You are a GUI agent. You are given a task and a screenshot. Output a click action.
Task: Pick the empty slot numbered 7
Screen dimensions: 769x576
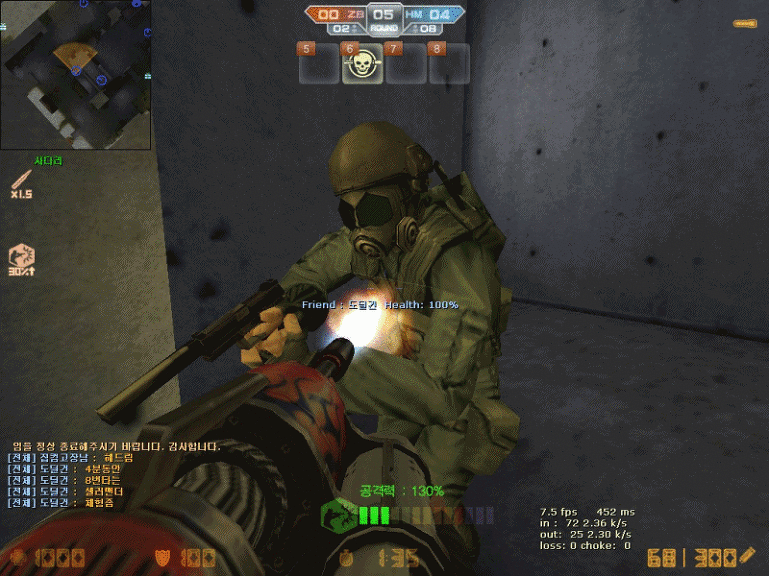(406, 65)
